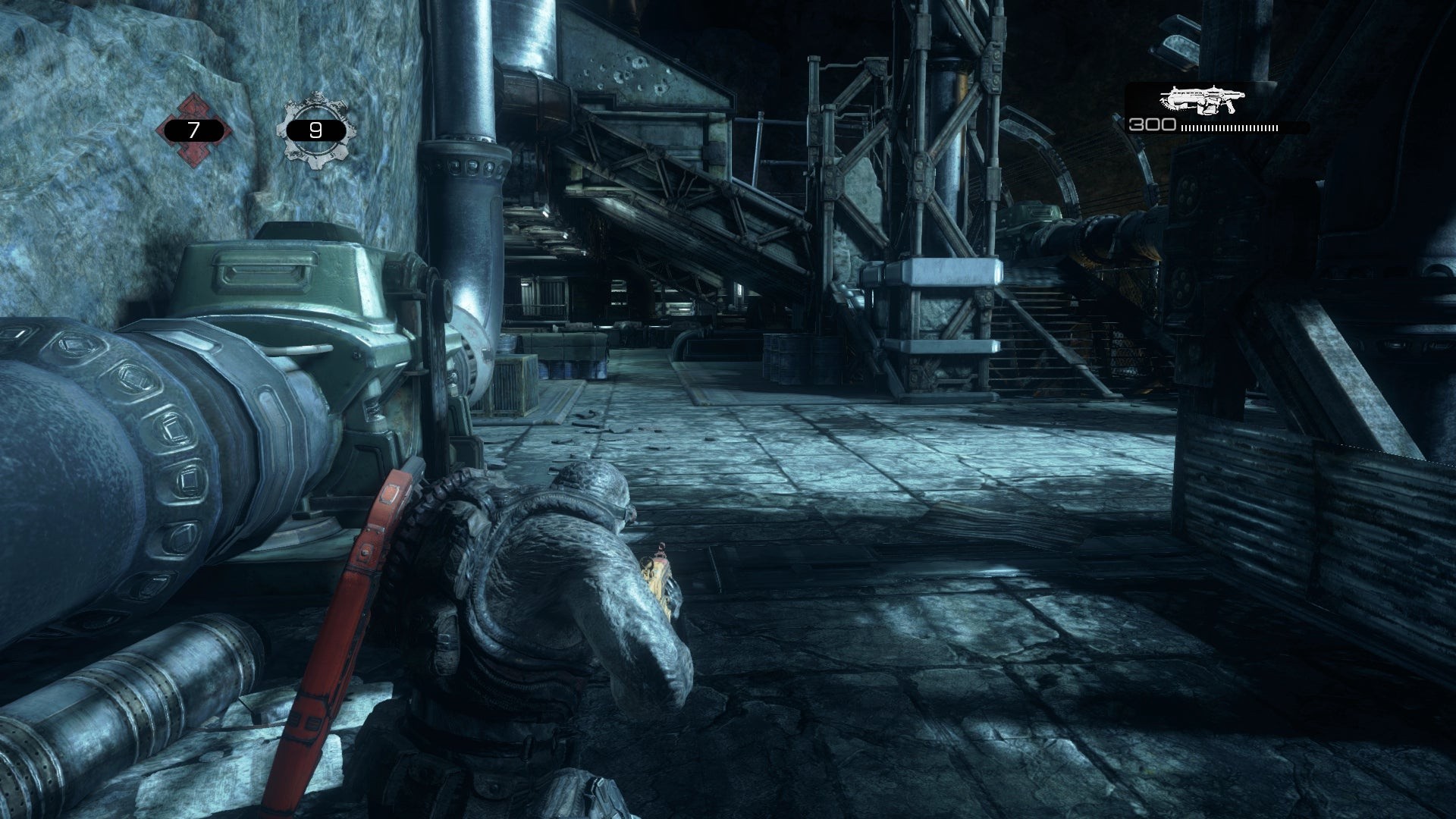Select the Lancer rifle weapon icon
The height and width of the screenshot is (819, 1456).
click(x=1202, y=100)
